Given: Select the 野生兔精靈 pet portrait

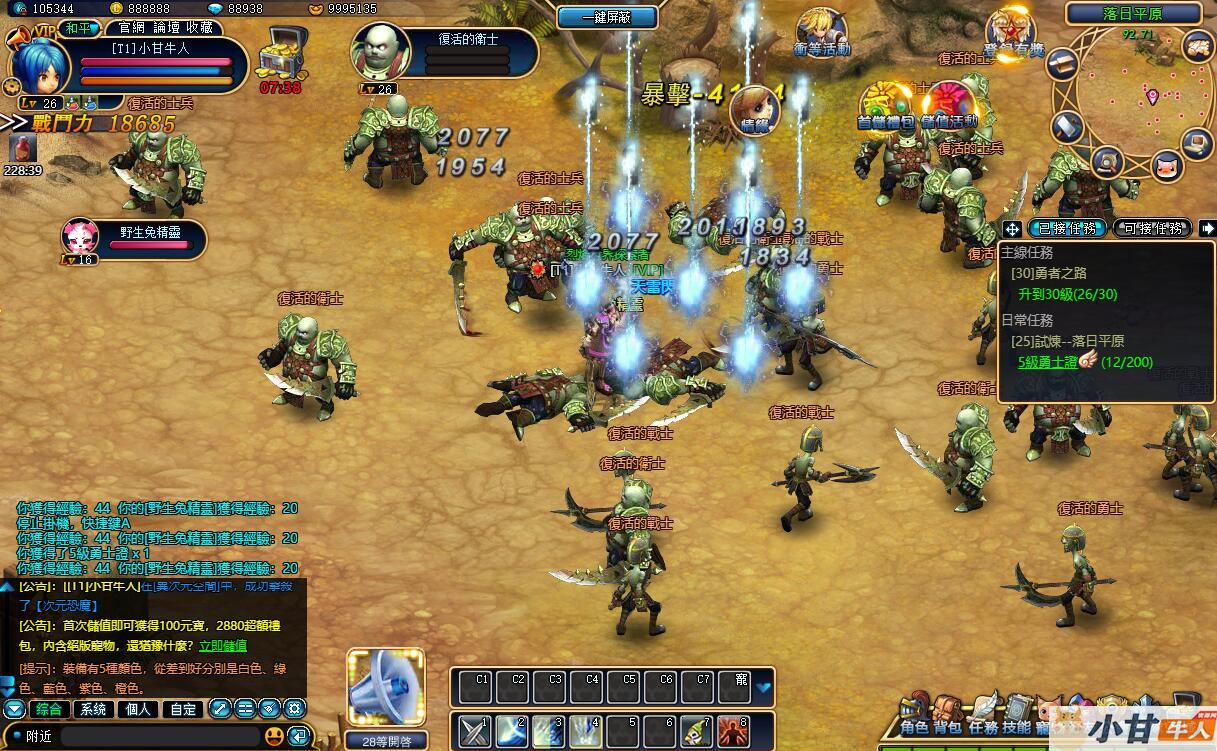Looking at the screenshot, I should (x=82, y=237).
